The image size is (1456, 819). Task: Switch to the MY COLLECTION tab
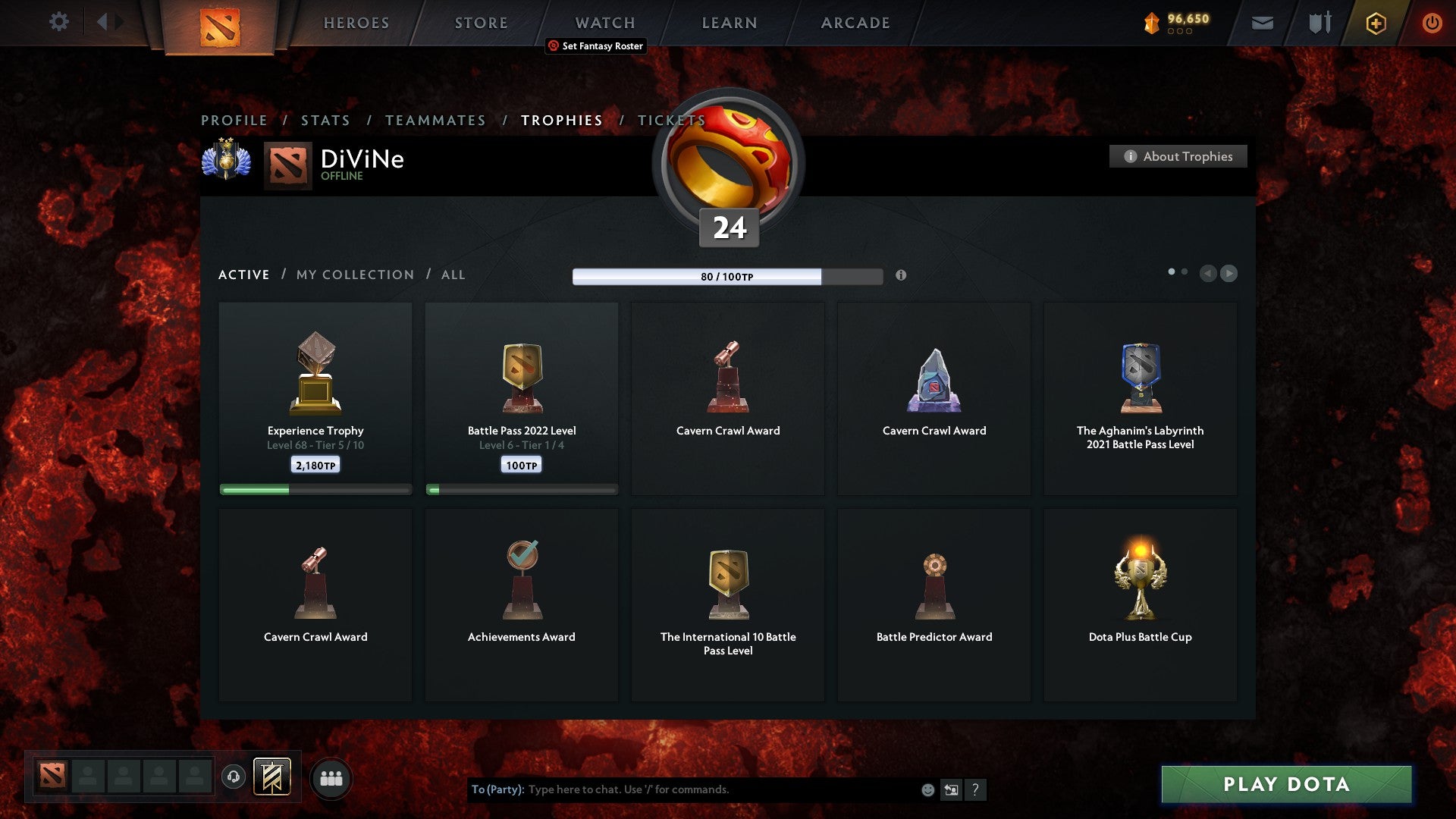(354, 275)
